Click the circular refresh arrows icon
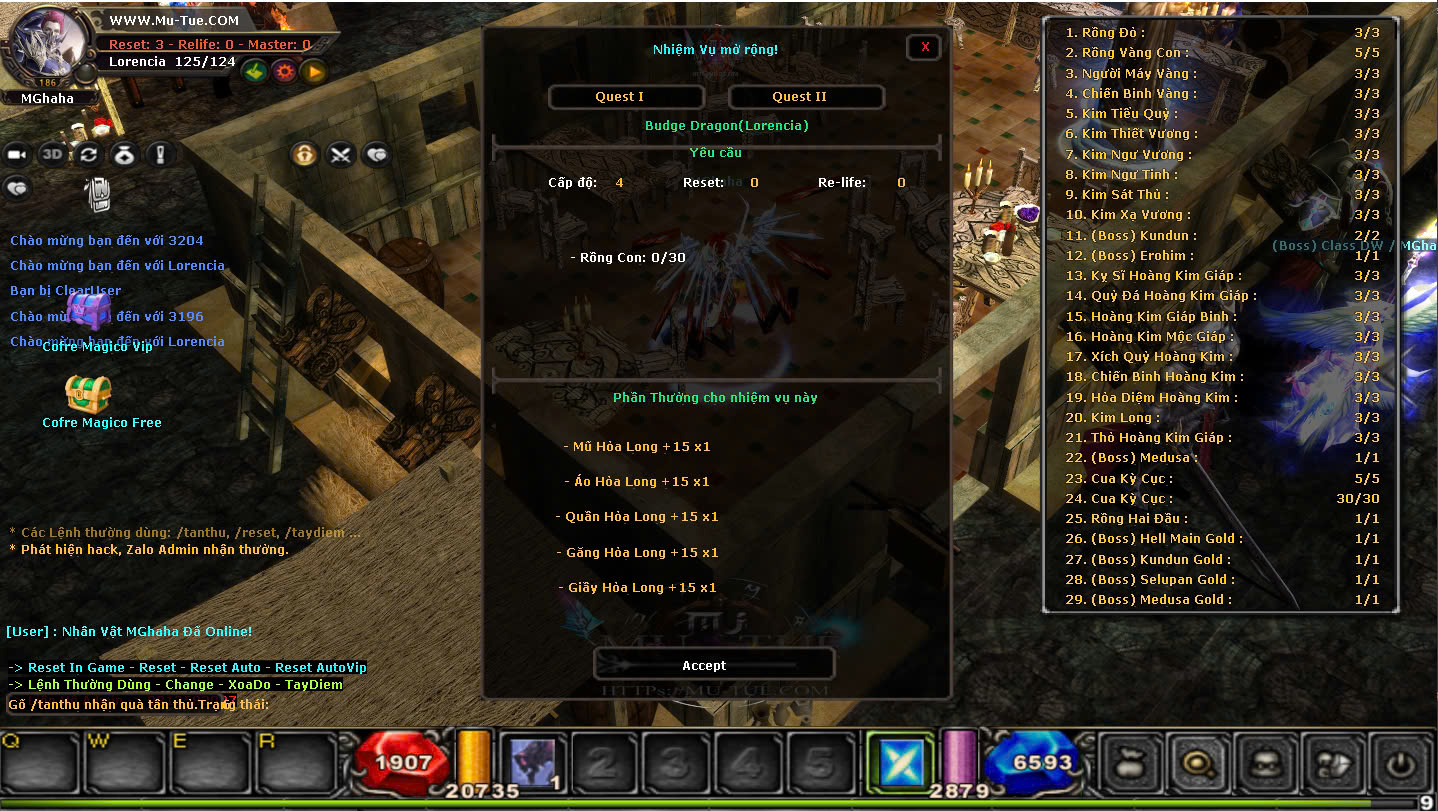1438x811 pixels. (88, 154)
